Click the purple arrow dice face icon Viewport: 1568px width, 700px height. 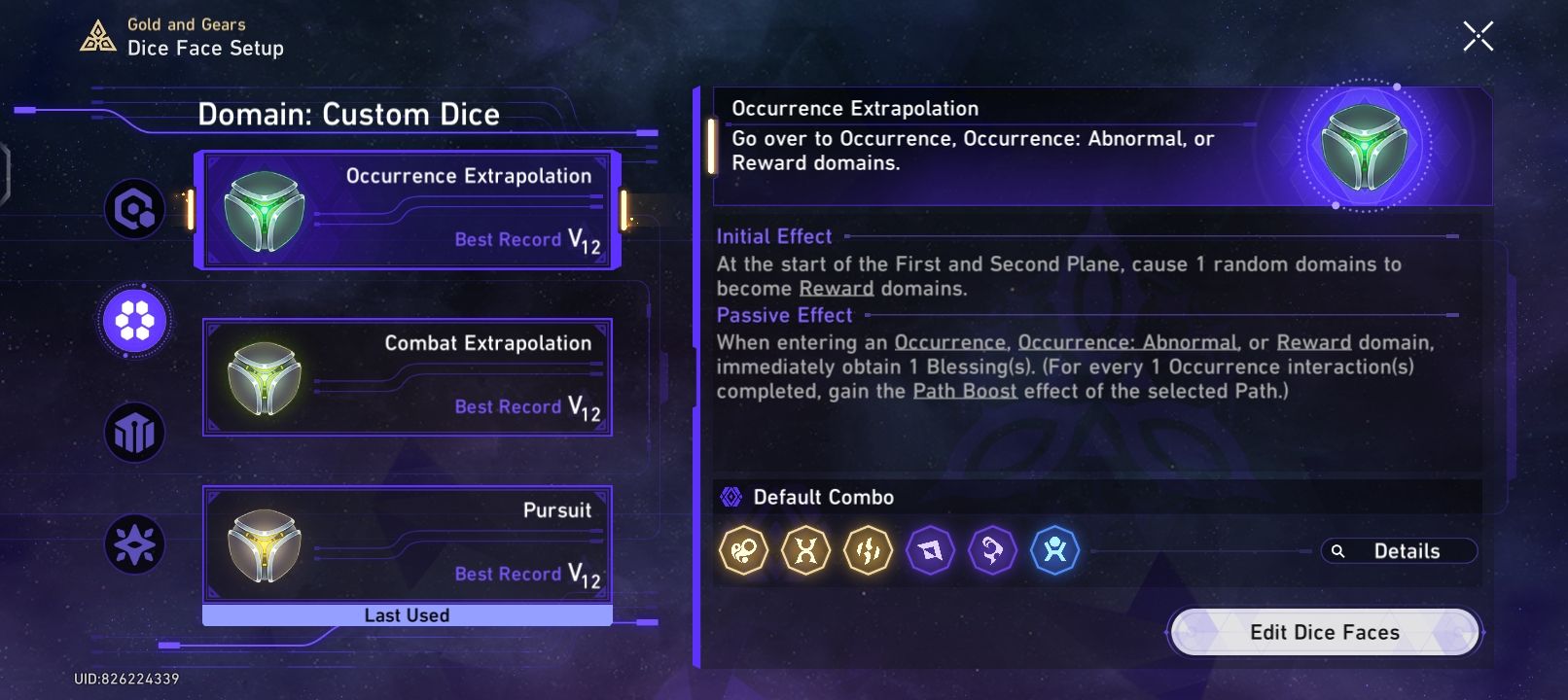pyautogui.click(x=930, y=550)
